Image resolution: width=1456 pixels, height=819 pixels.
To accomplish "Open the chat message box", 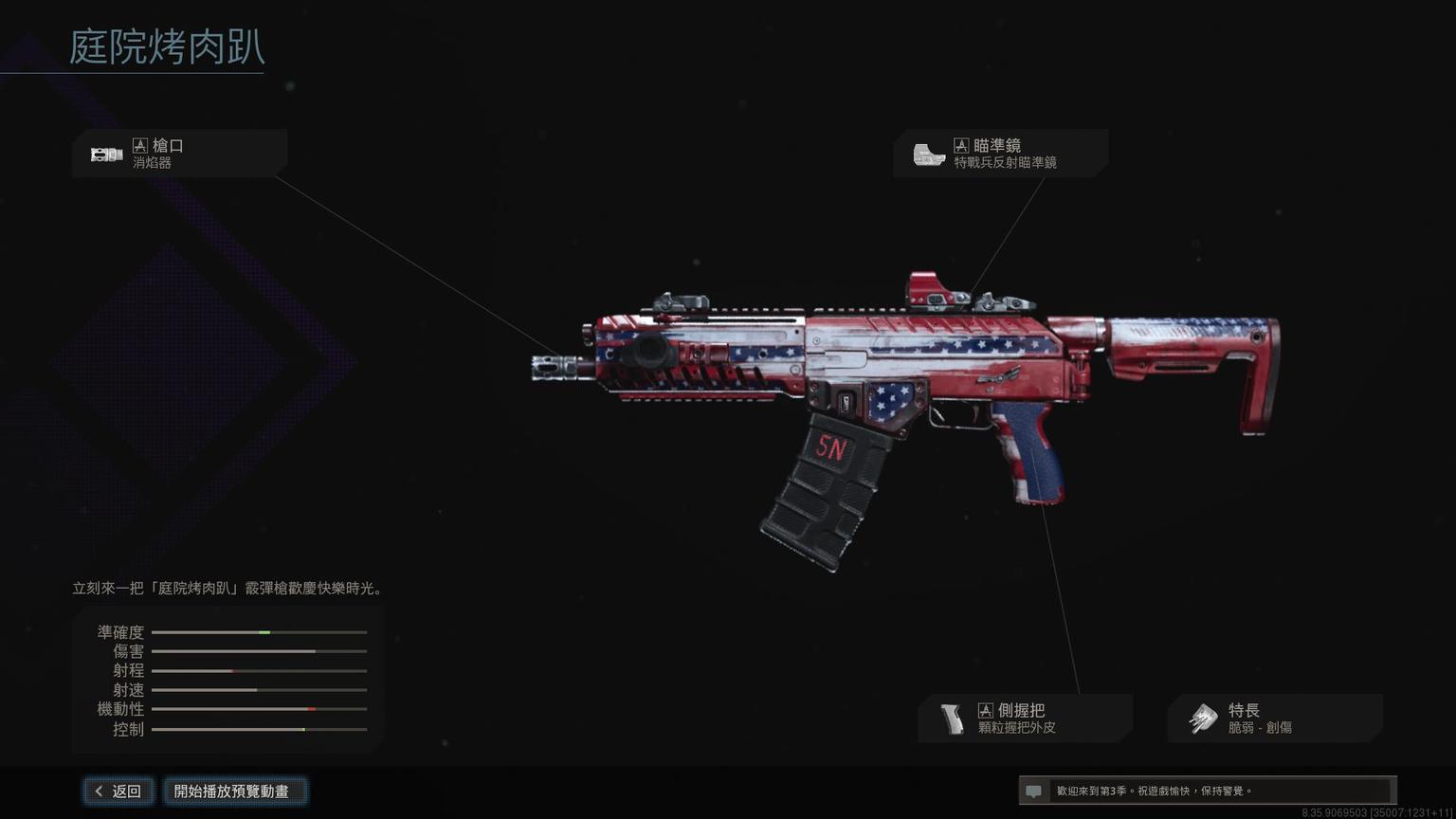I will click(x=1206, y=791).
